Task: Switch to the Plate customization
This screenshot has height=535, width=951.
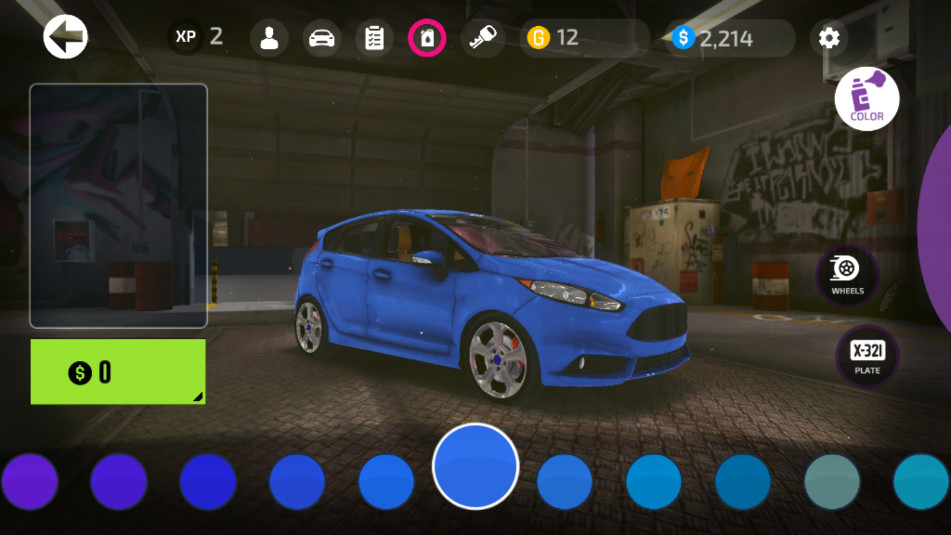Action: [867, 356]
